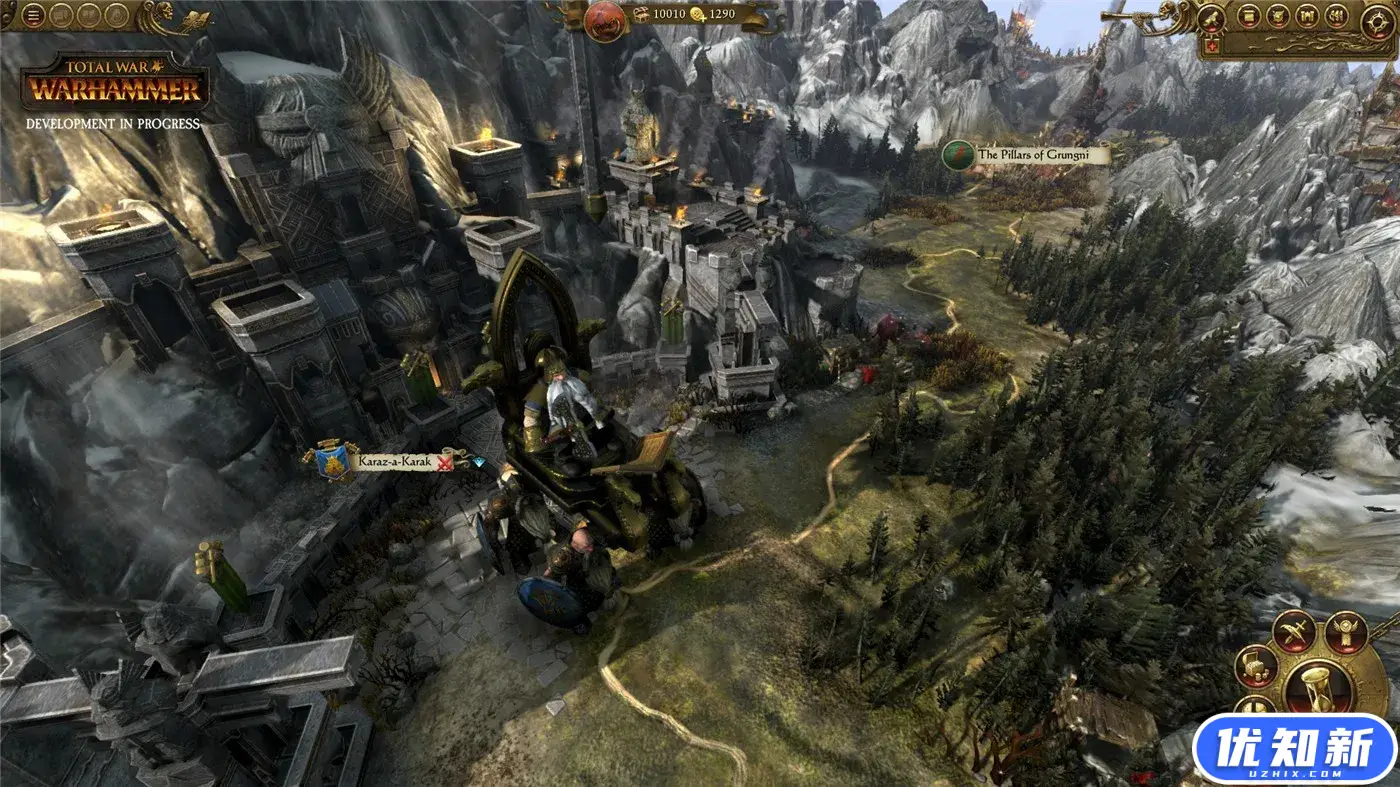This screenshot has height=787, width=1400.
Task: Open the three-line game menu button
Action: (34, 15)
